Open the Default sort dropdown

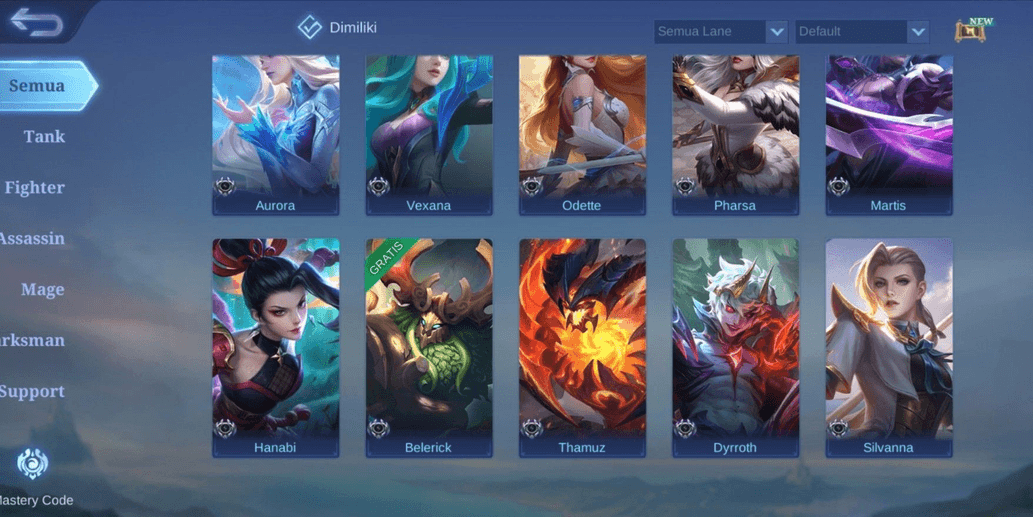[x=862, y=32]
